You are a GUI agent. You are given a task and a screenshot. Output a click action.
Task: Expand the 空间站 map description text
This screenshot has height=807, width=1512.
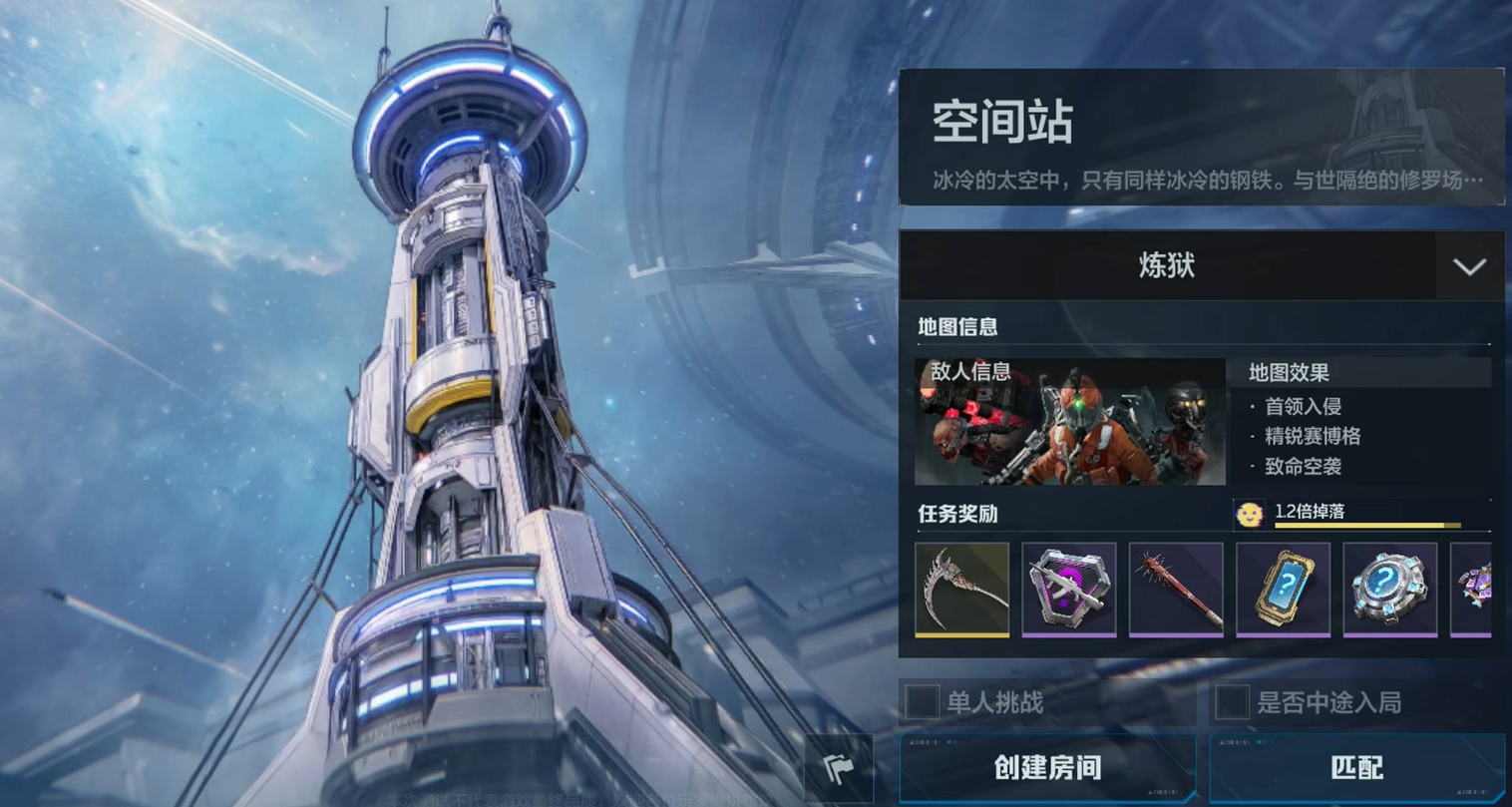tap(1207, 181)
